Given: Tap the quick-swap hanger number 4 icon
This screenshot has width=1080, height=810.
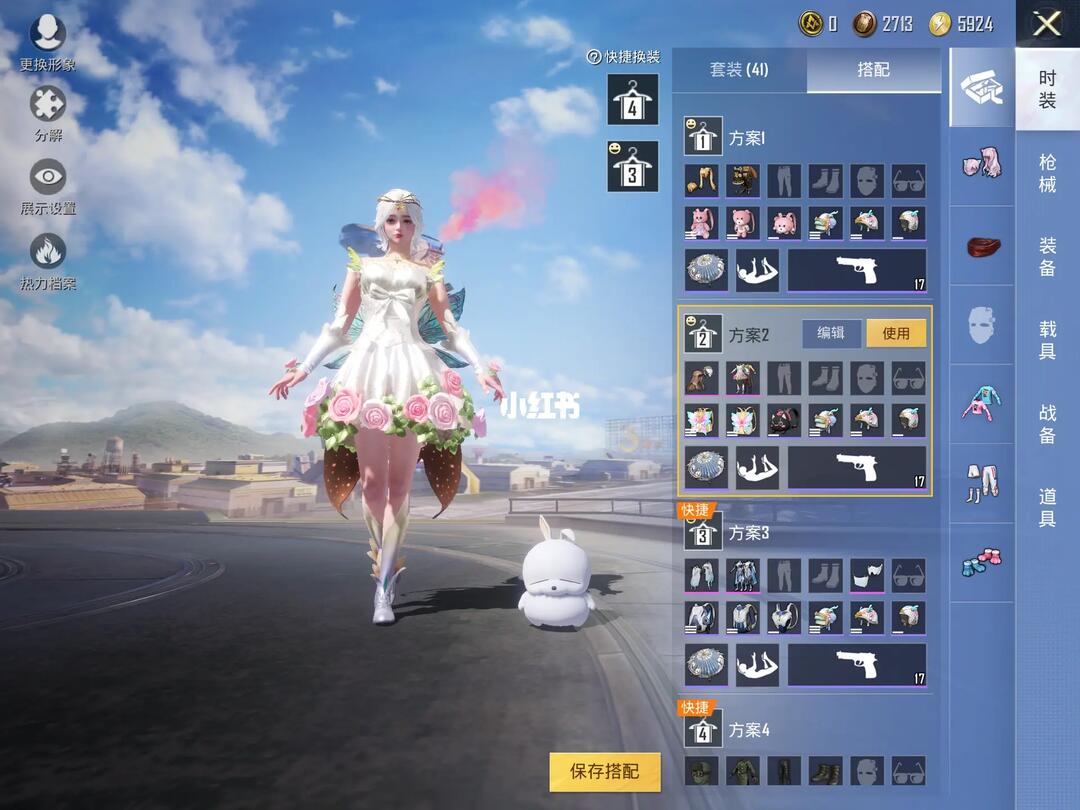Looking at the screenshot, I should click(x=633, y=99).
